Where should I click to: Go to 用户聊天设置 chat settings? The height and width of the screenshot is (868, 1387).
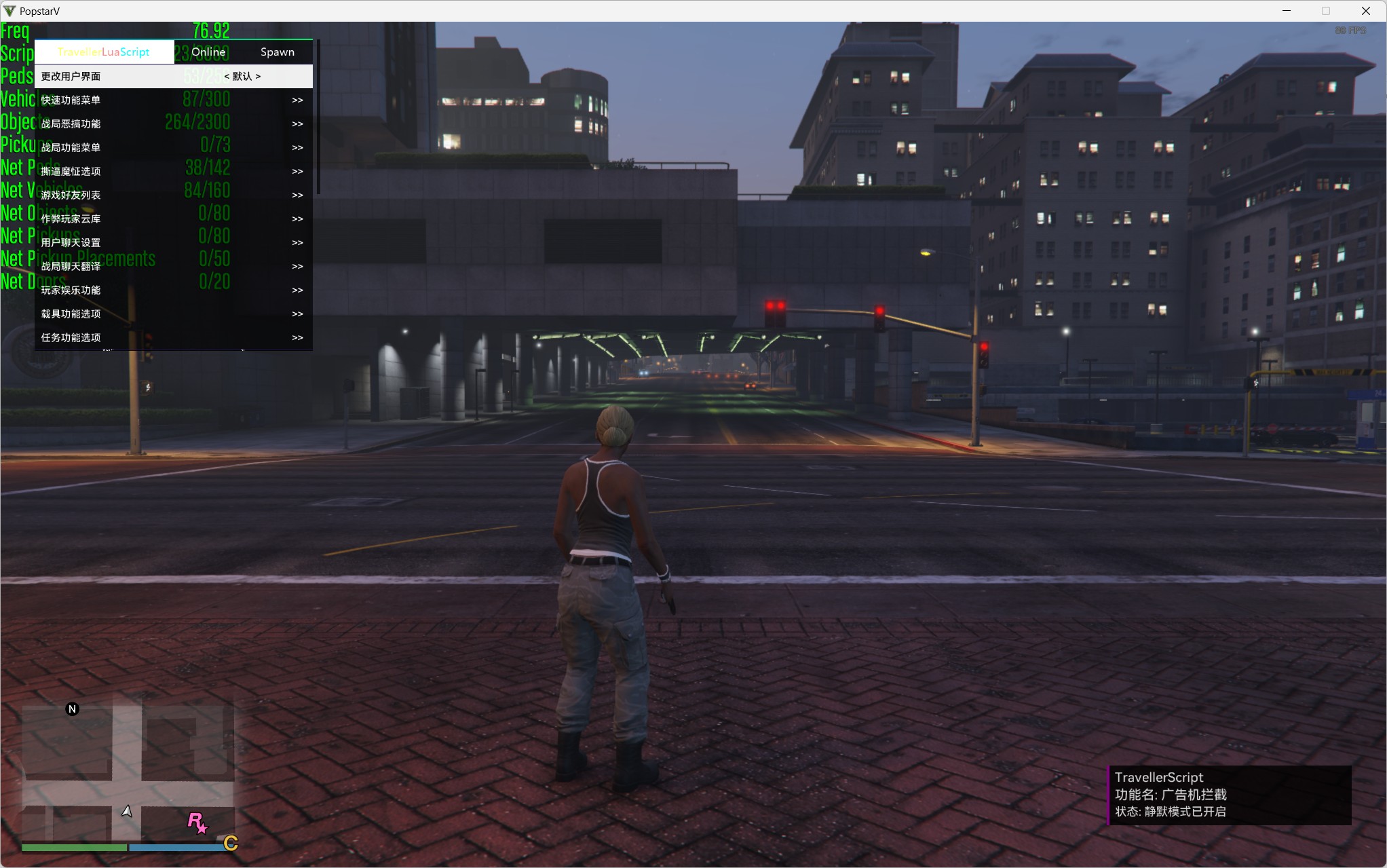[173, 243]
